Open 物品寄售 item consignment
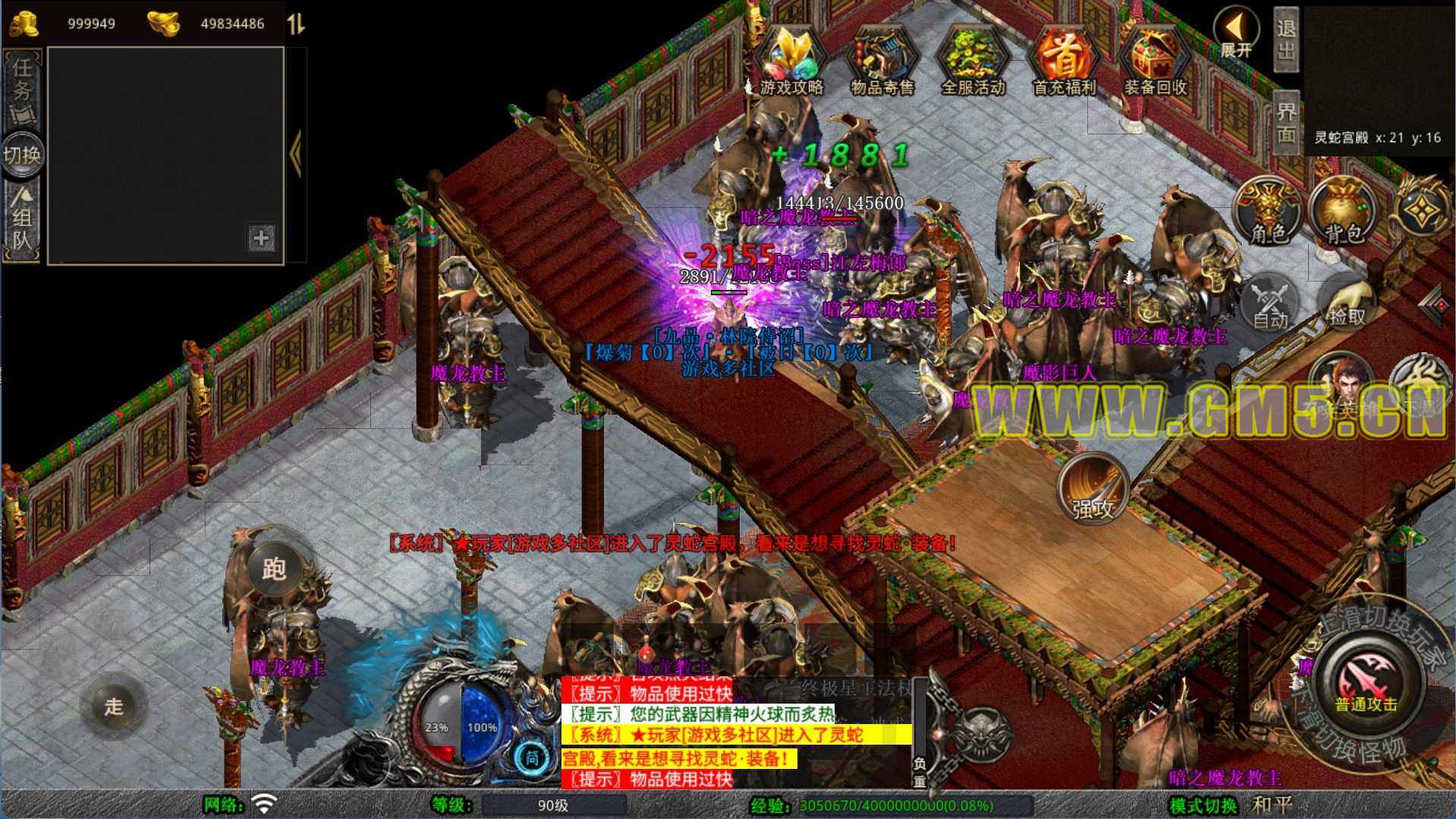 point(882,62)
